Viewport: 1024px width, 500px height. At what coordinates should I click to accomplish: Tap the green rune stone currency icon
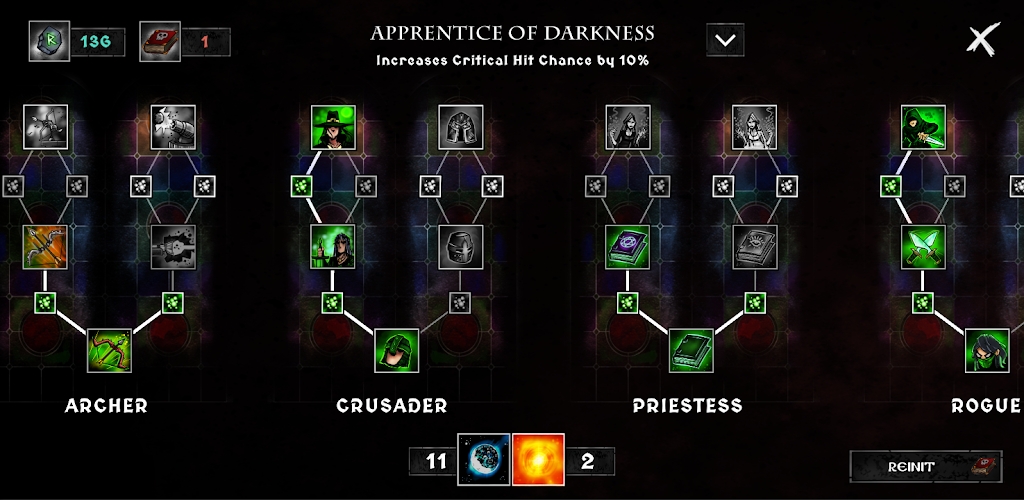50,41
